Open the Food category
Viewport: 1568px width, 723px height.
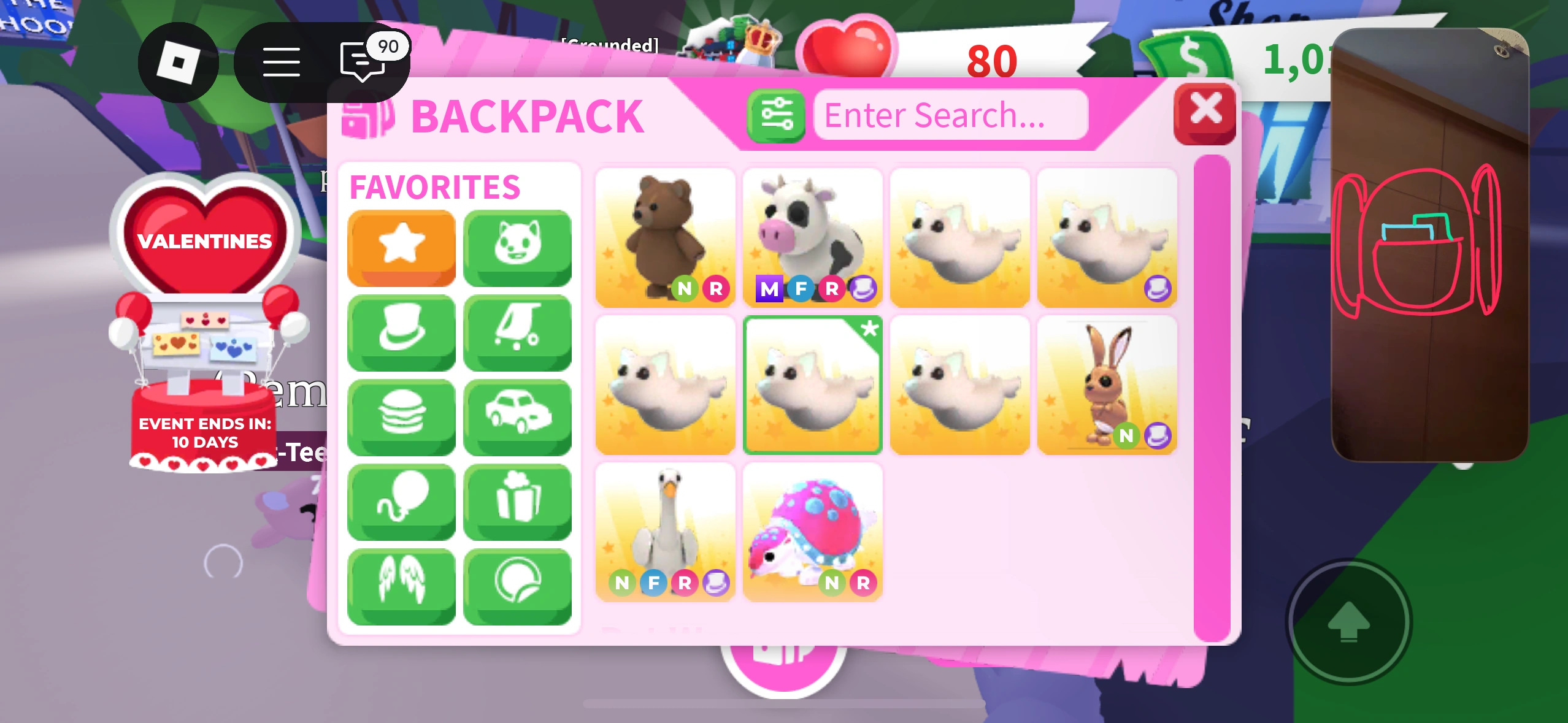(x=401, y=417)
